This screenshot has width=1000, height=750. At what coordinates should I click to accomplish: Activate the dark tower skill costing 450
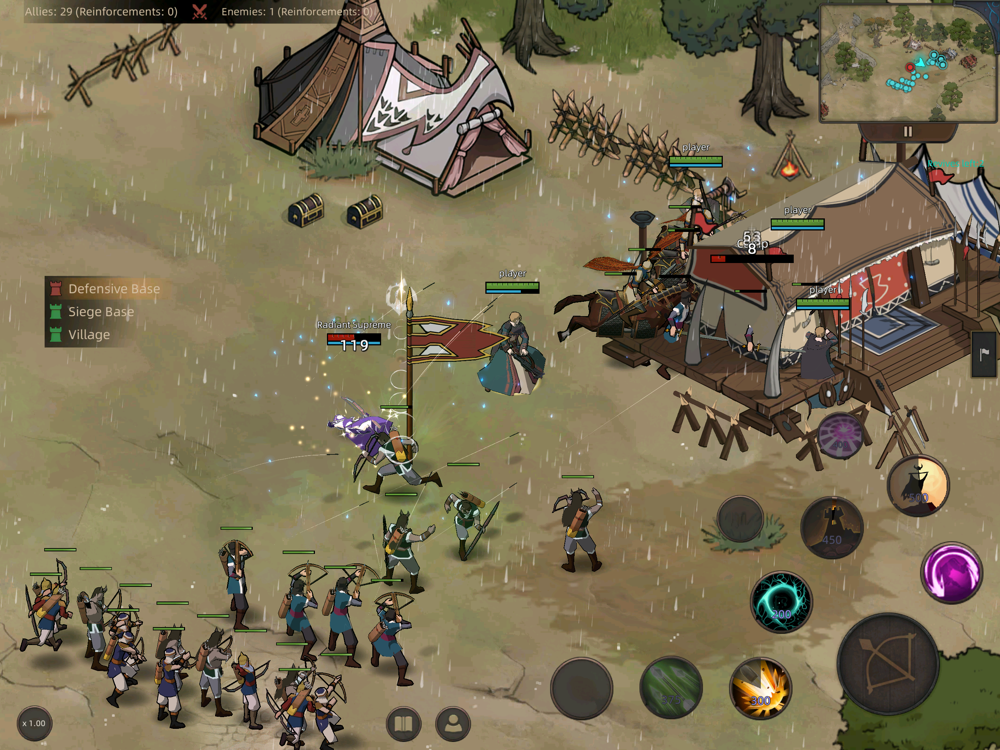(x=832, y=527)
